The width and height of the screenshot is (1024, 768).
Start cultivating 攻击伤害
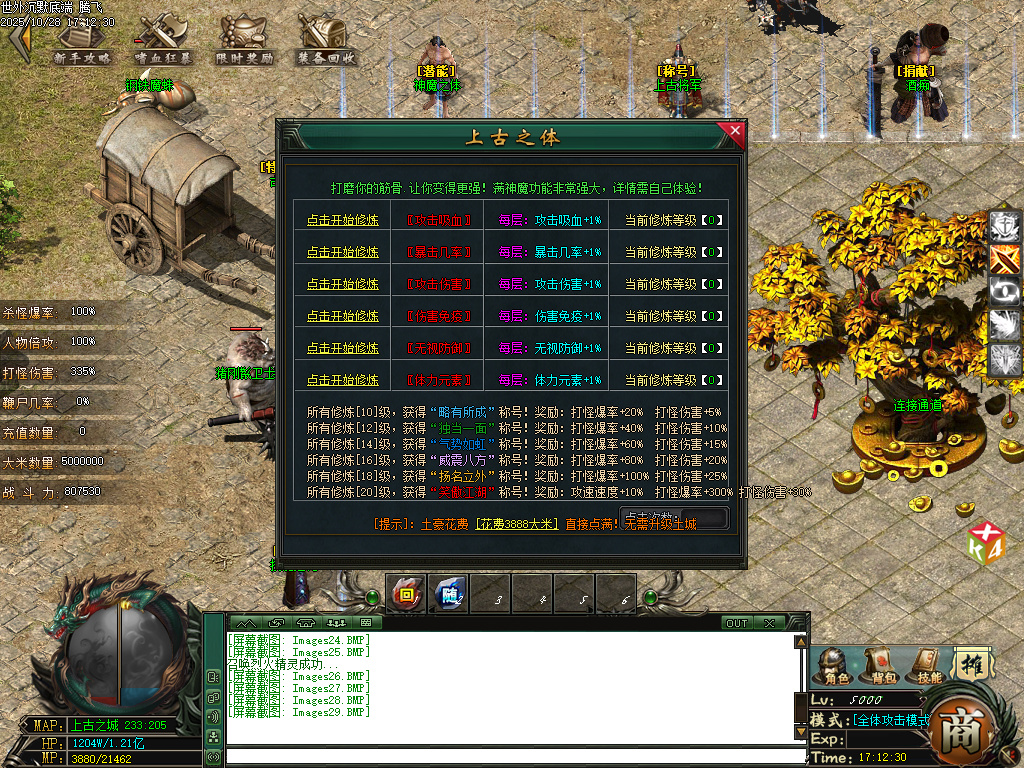(x=343, y=284)
